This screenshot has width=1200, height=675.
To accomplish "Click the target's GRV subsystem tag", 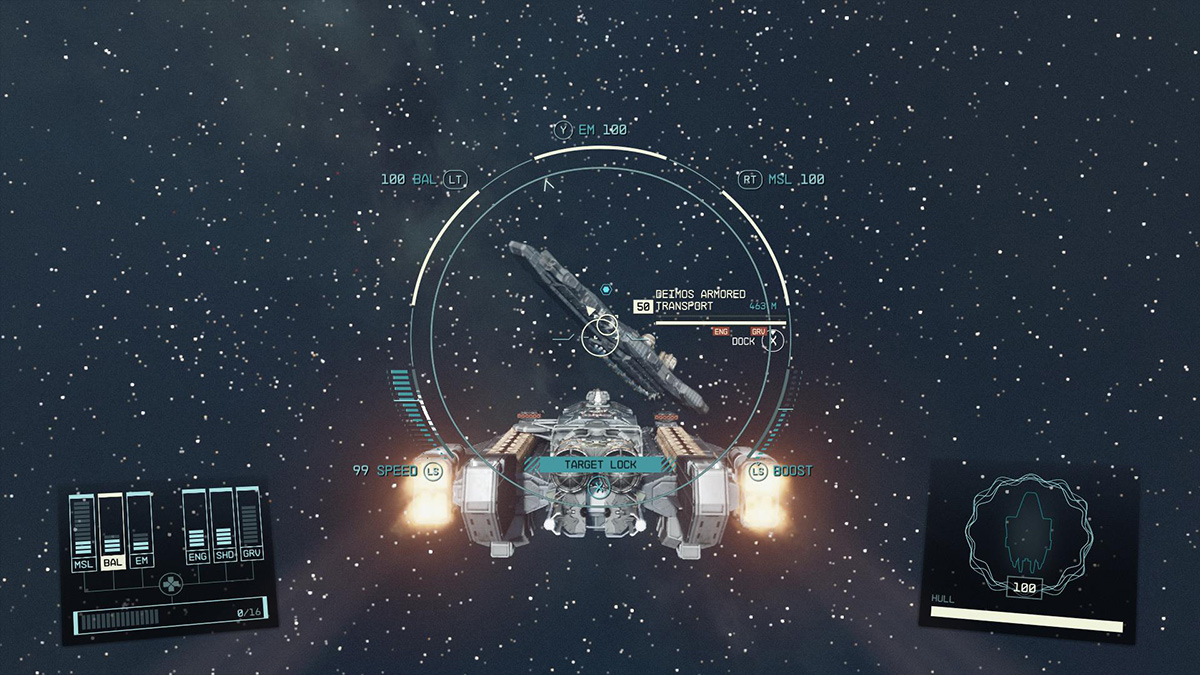I will point(758,331).
